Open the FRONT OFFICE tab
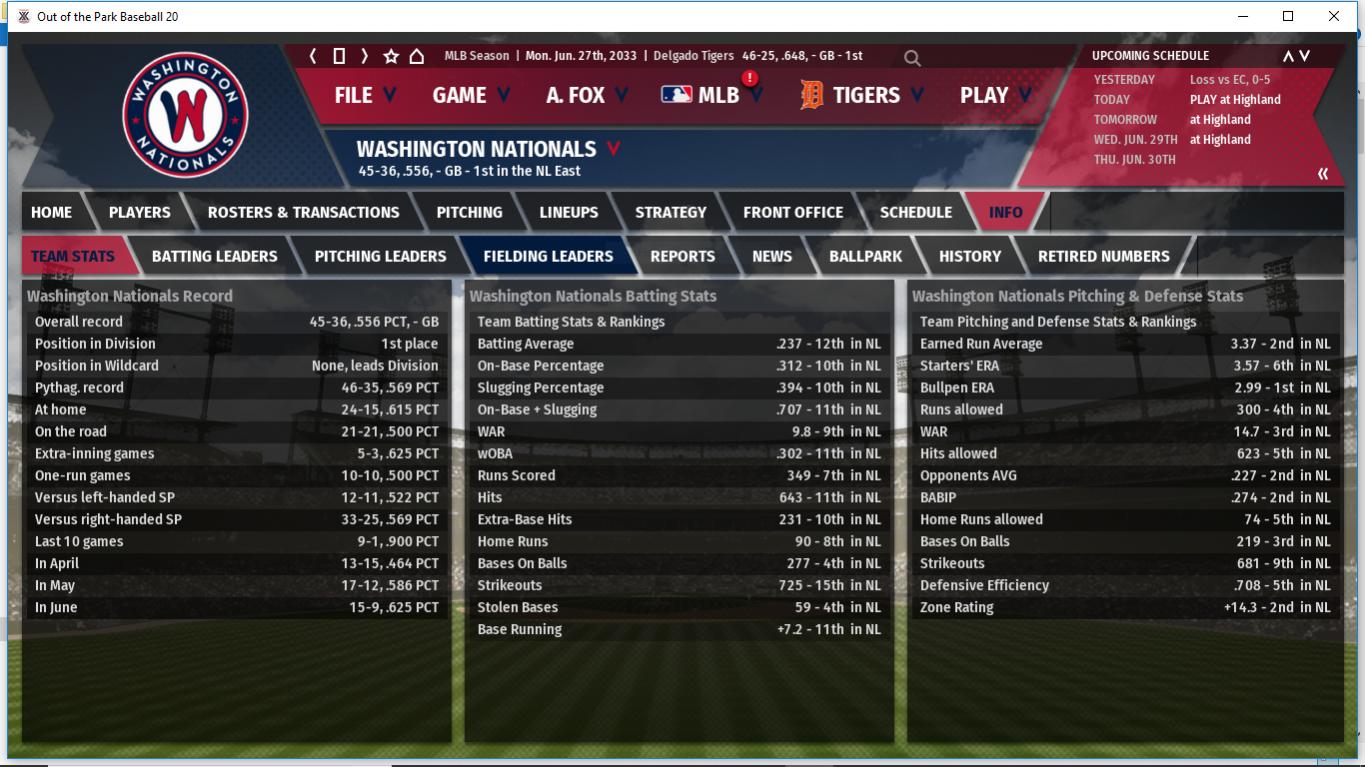1365x767 pixels. click(x=792, y=212)
